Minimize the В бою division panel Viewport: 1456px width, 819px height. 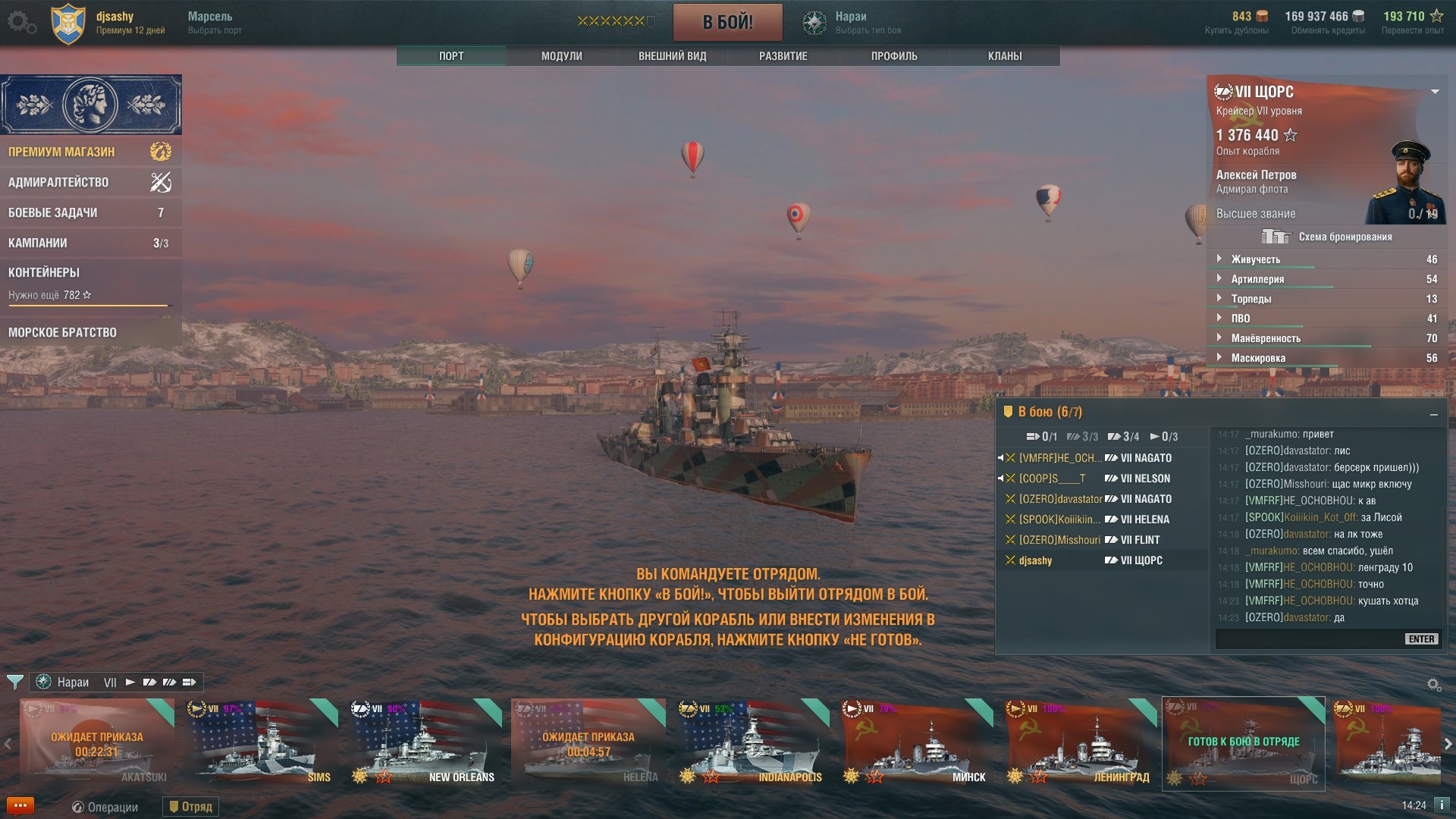[1433, 414]
